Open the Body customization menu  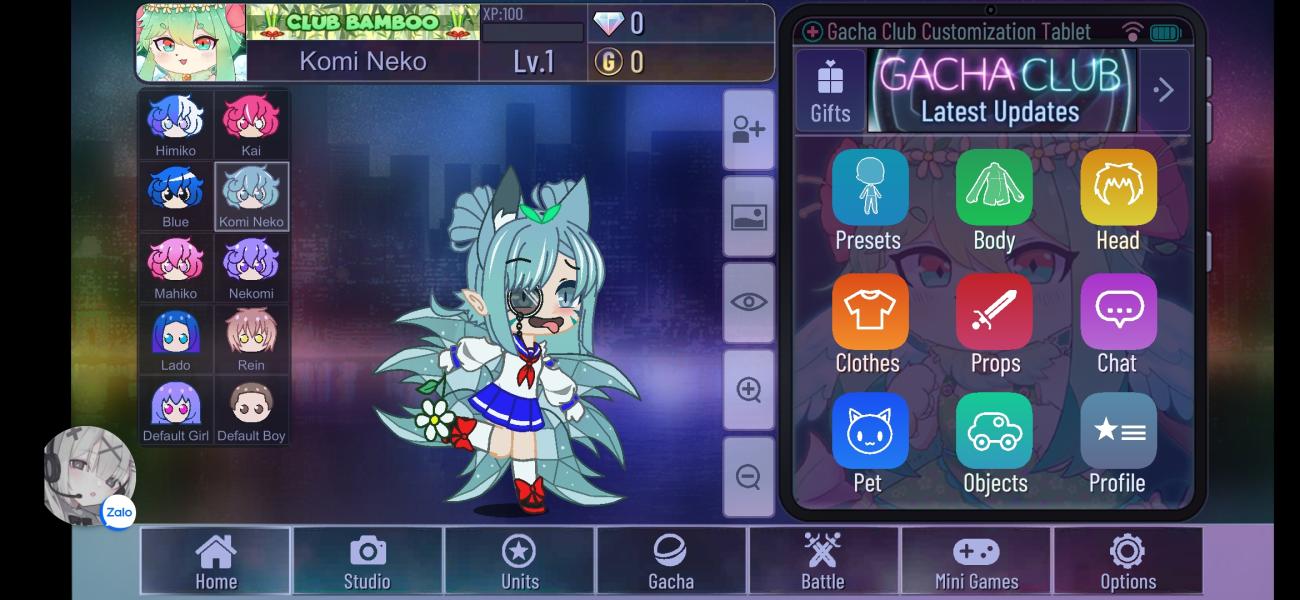point(994,199)
